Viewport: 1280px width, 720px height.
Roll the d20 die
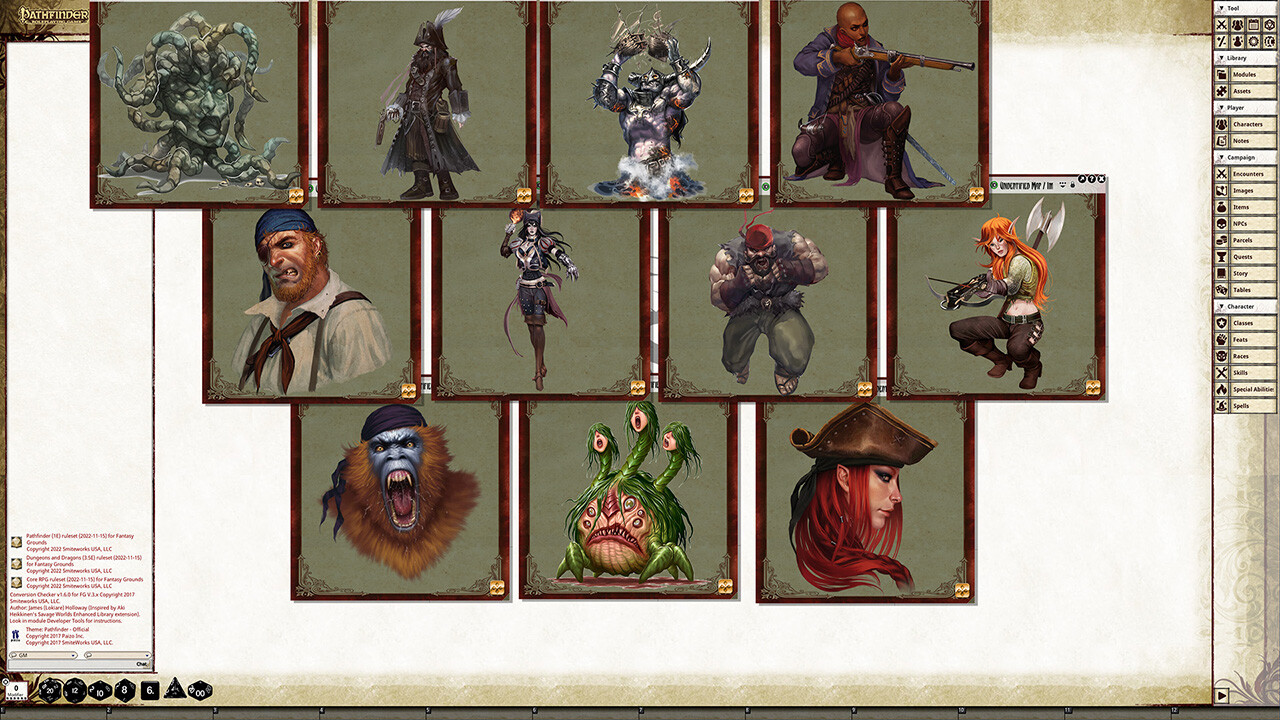[x=48, y=690]
